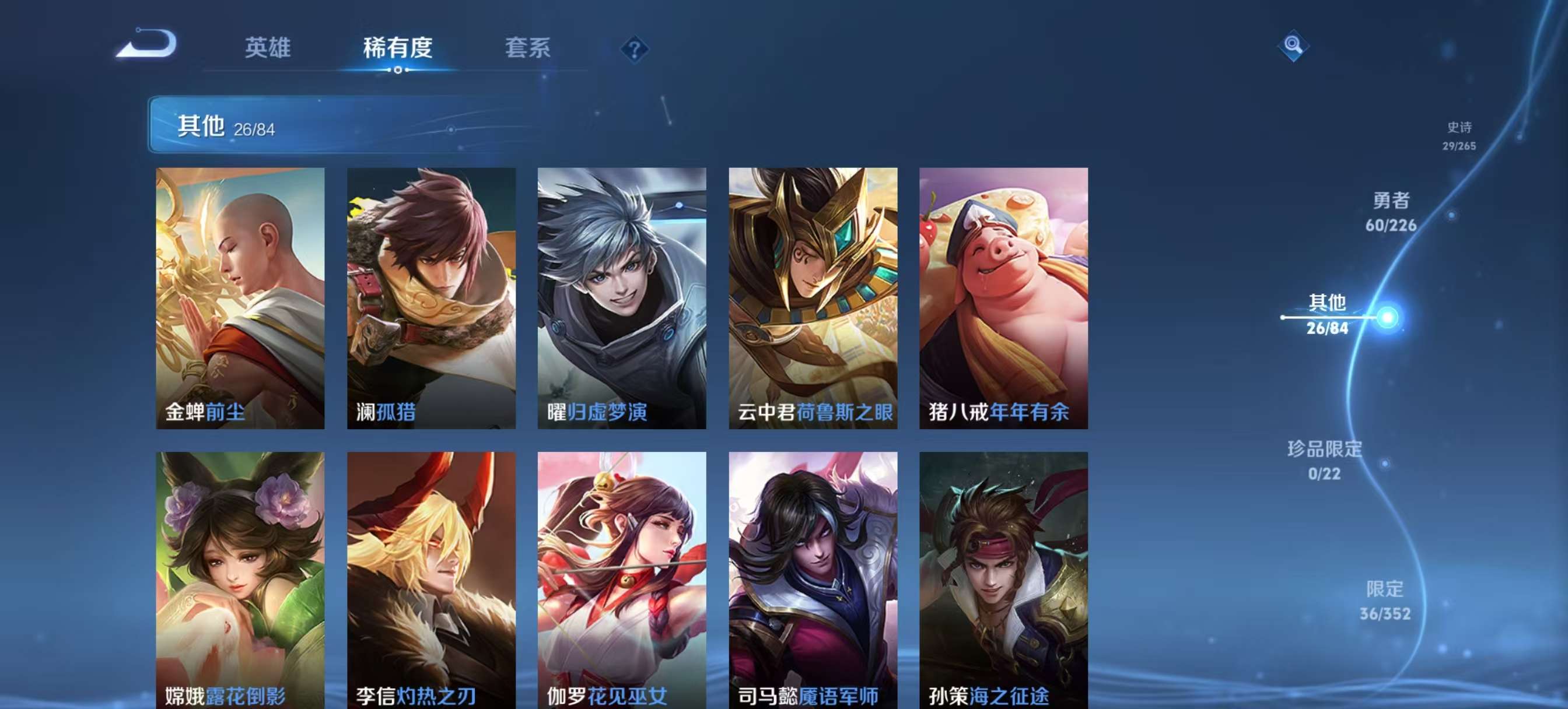Open the 套系 tab
Viewport: 1568px width, 709px height.
[x=527, y=47]
